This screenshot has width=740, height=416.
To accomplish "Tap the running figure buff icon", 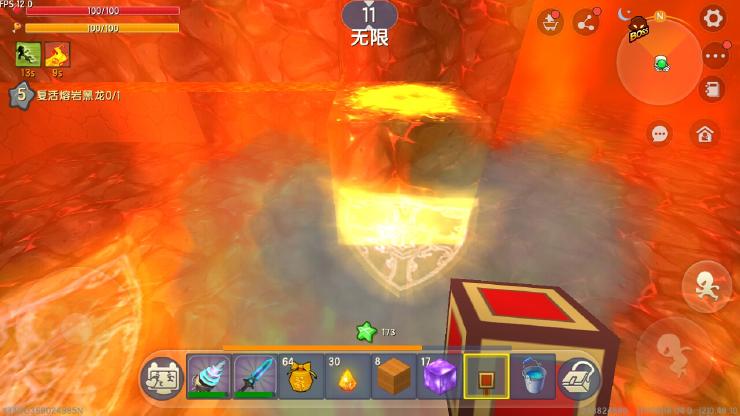I will tap(27, 55).
